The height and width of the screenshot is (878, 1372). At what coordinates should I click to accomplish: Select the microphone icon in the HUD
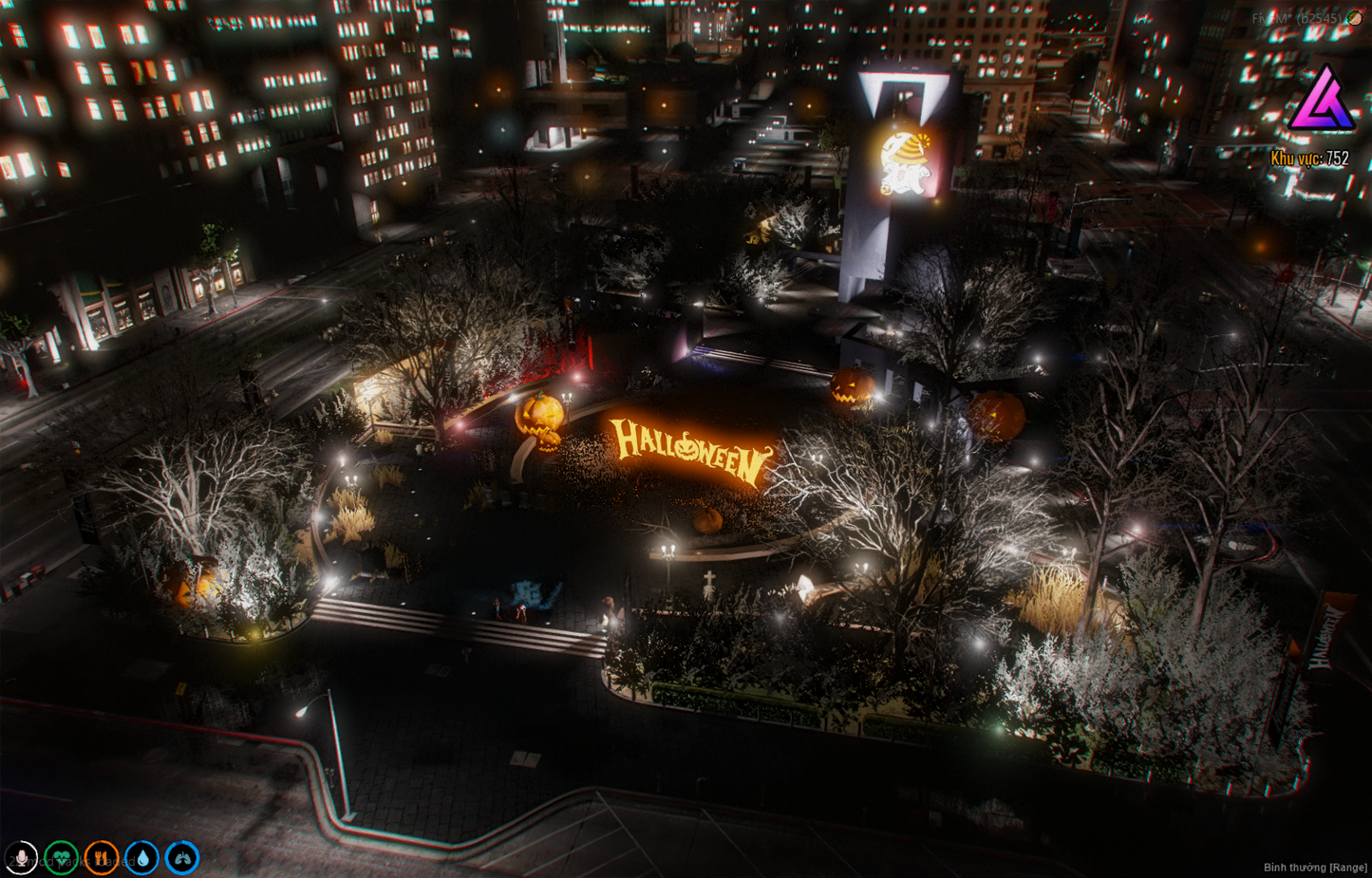(21, 857)
